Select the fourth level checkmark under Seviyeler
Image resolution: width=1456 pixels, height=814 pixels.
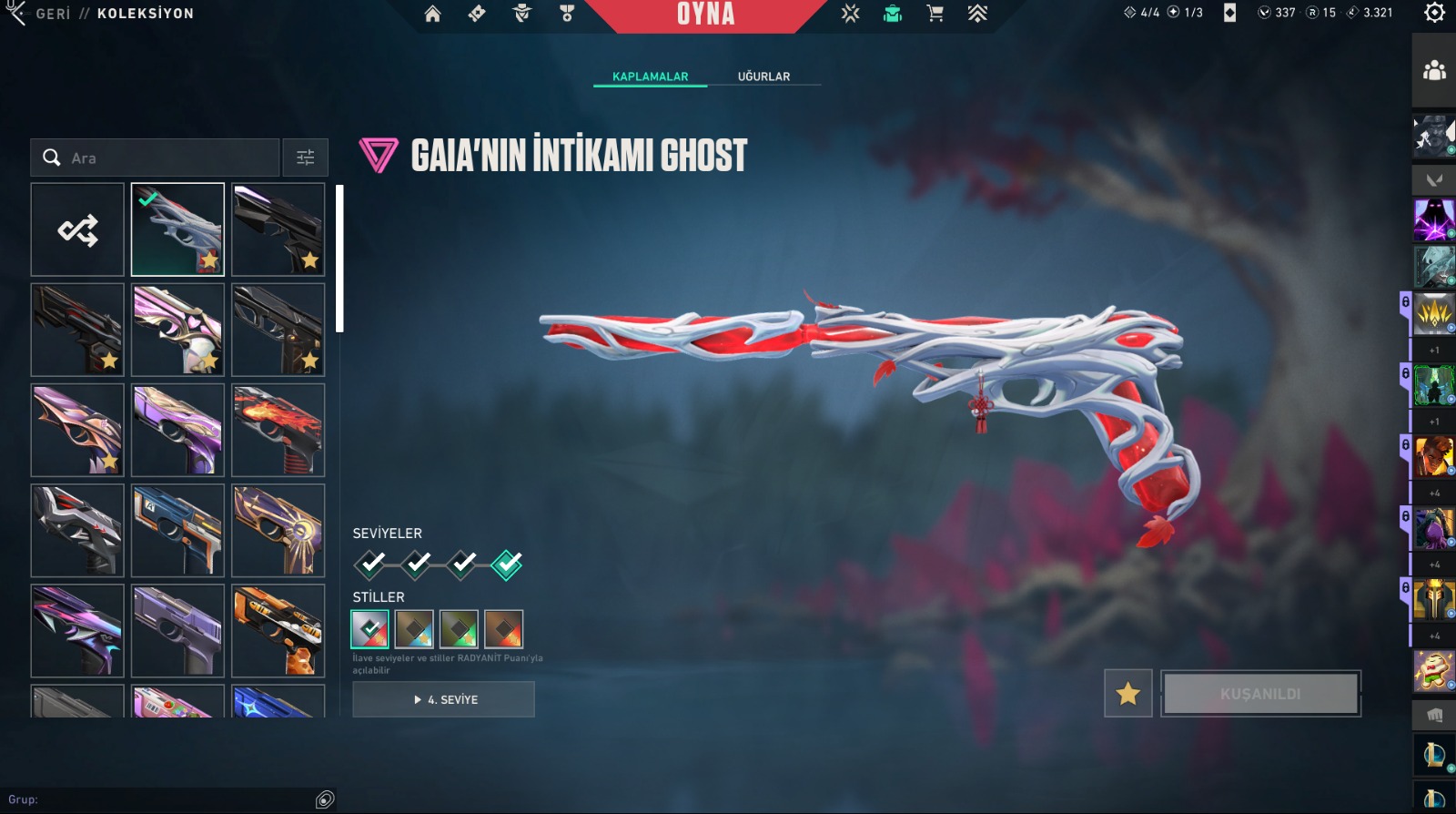point(507,565)
